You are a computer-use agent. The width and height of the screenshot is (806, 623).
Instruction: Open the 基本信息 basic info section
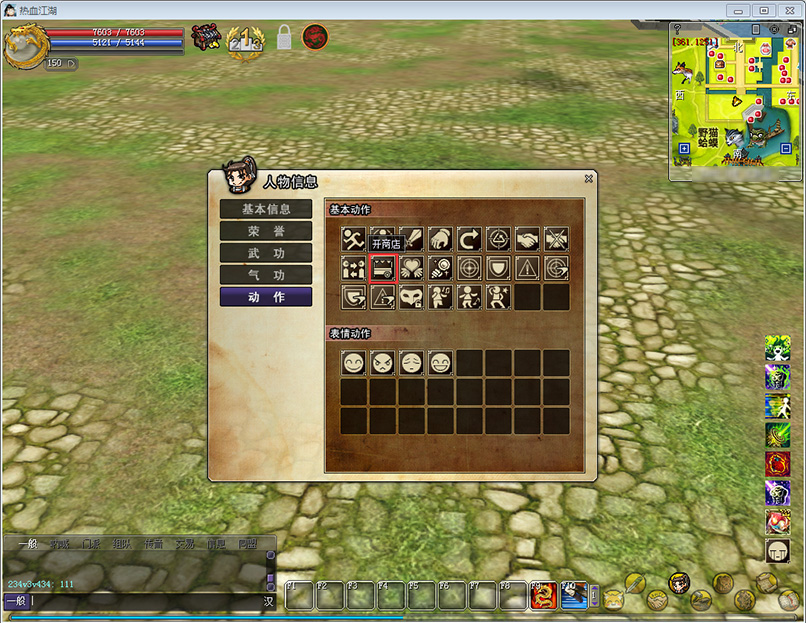tap(266, 209)
